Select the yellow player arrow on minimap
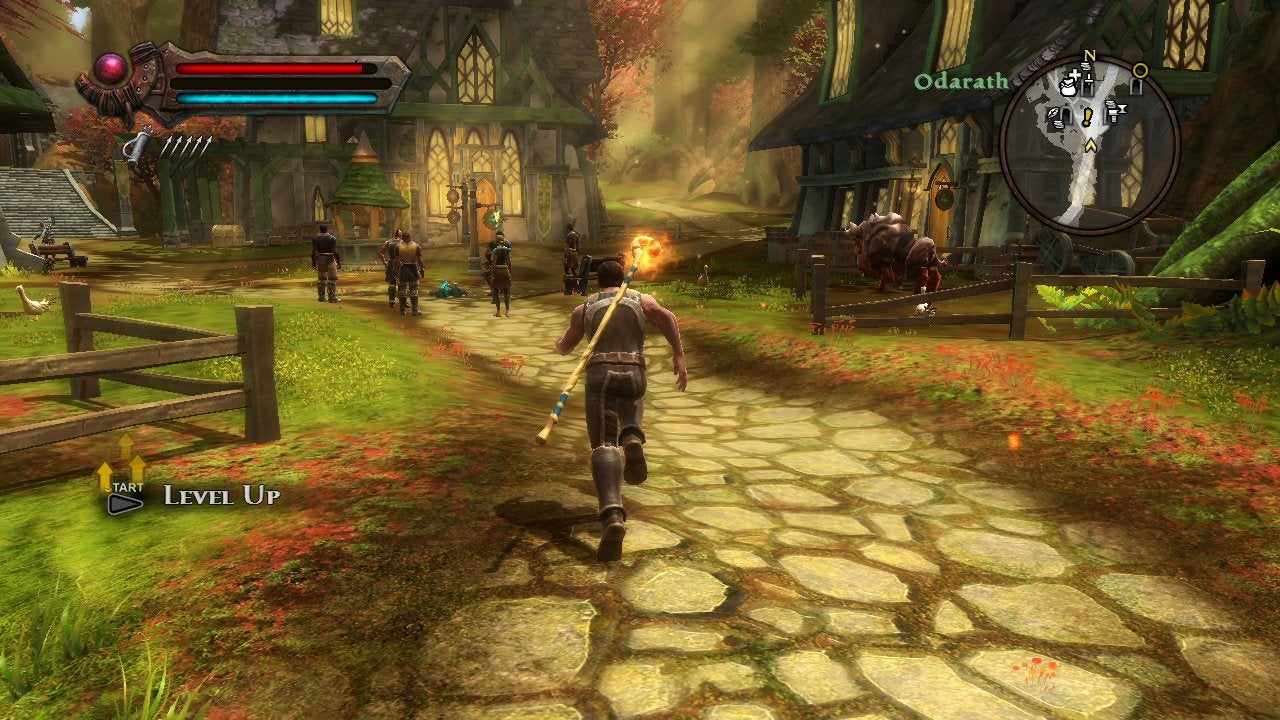 click(x=1091, y=146)
